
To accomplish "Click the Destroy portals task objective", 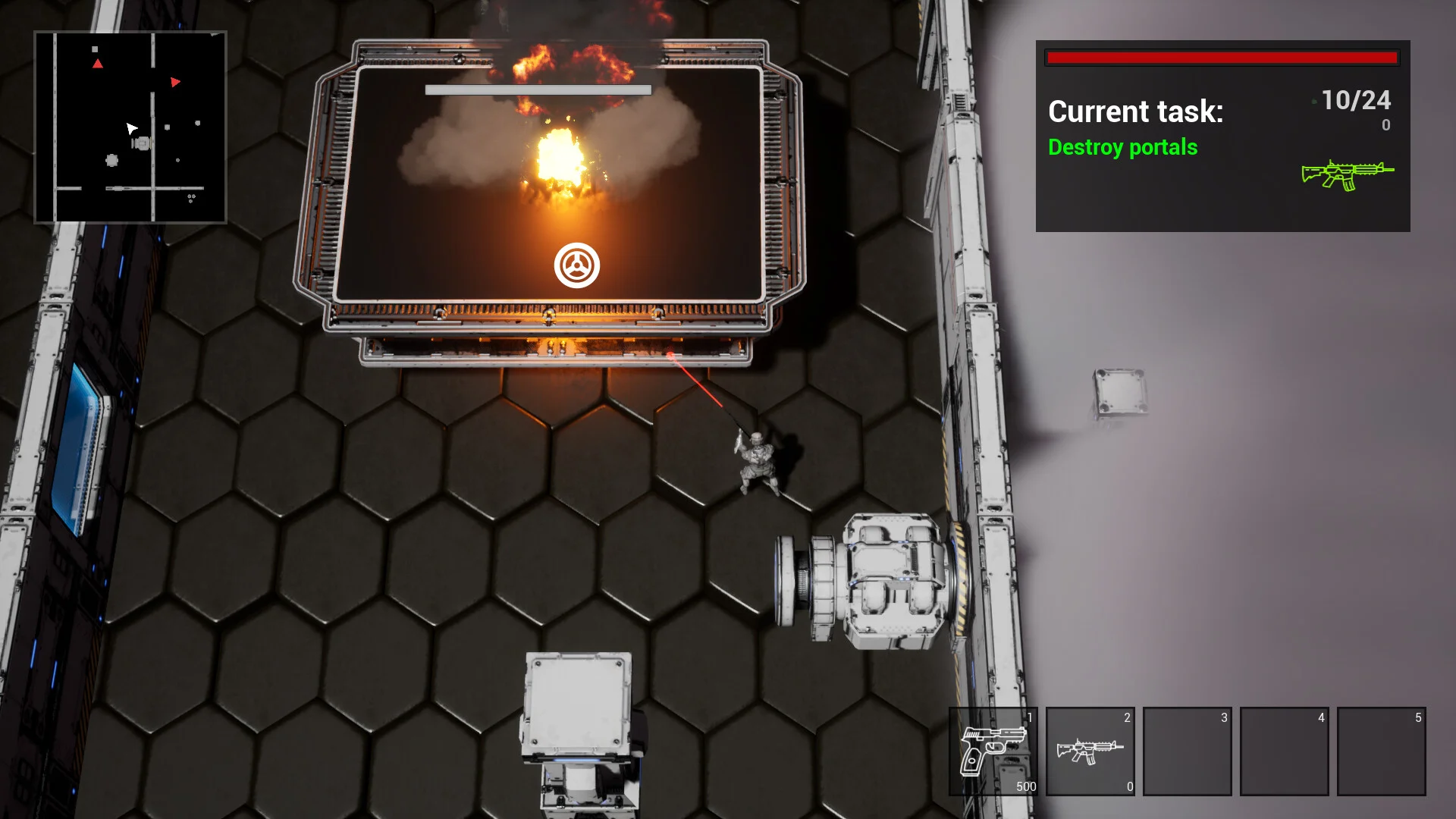I will (1122, 147).
